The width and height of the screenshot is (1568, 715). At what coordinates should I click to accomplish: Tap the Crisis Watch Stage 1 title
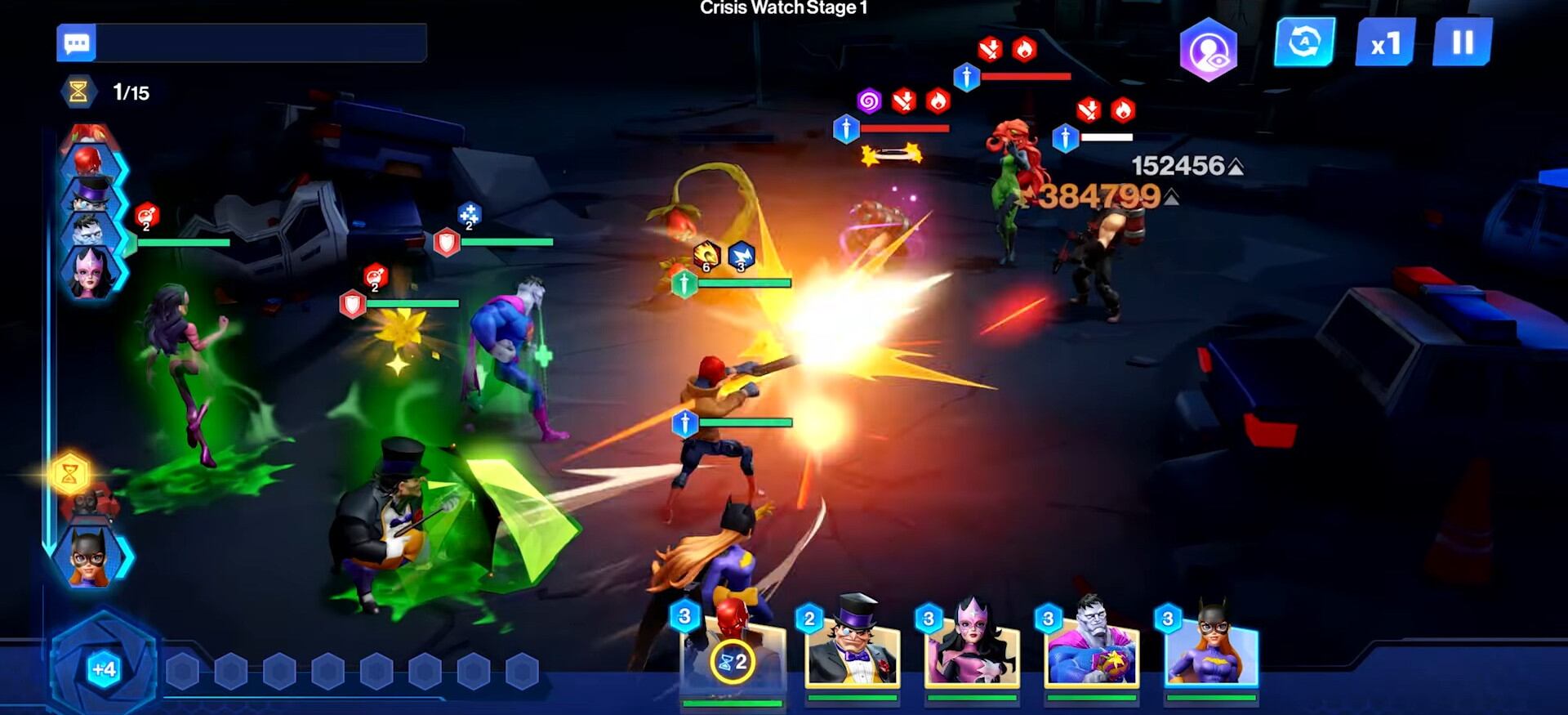tap(784, 9)
